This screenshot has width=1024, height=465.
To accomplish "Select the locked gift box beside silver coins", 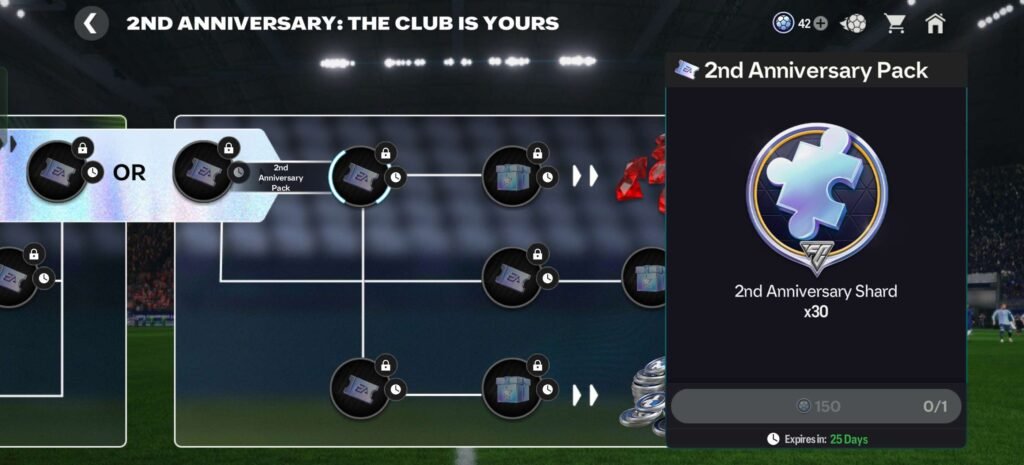I will tap(512, 387).
